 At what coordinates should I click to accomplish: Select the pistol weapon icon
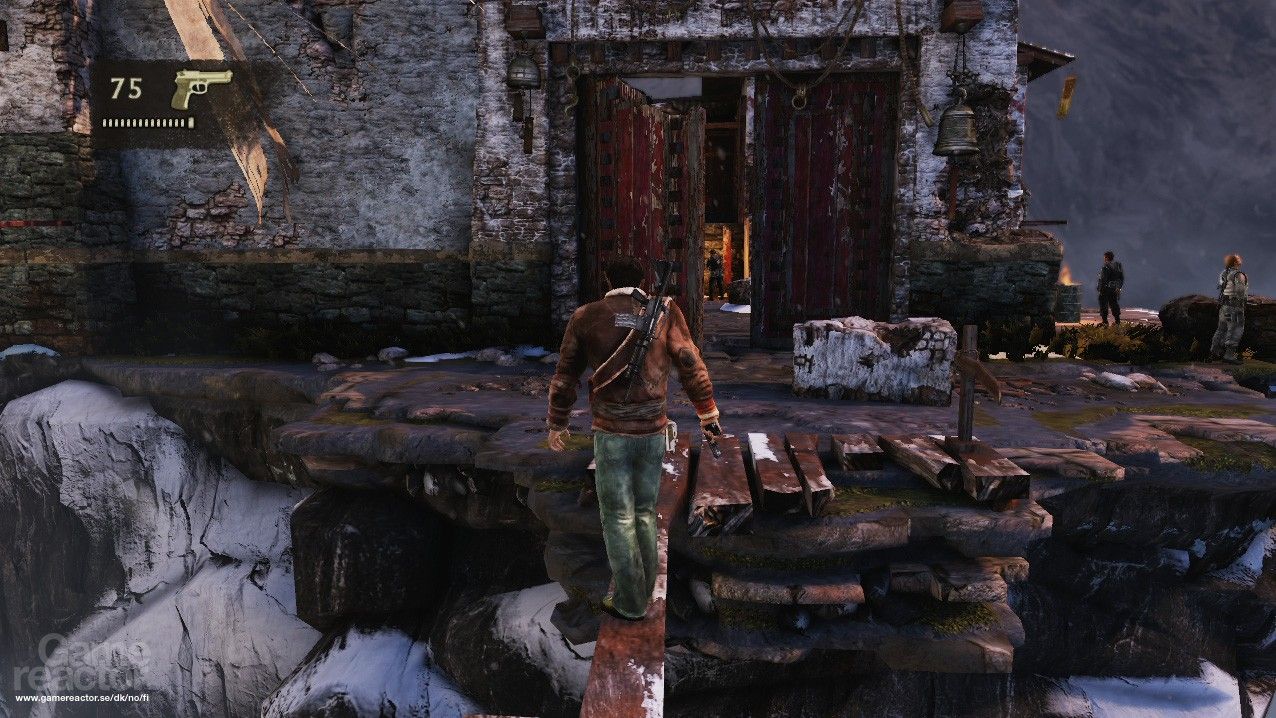tap(199, 87)
